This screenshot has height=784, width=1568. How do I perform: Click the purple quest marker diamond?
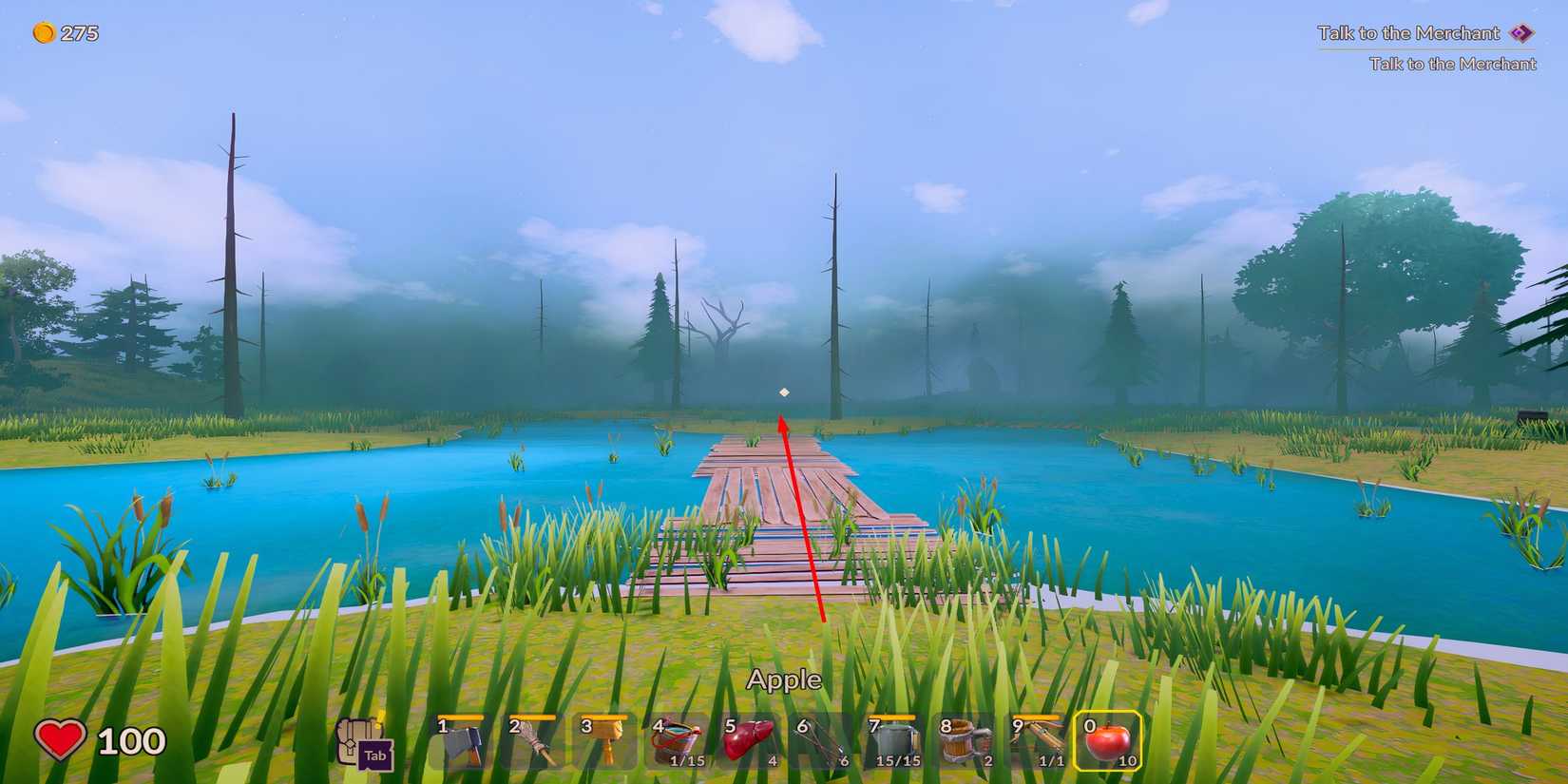(1521, 32)
